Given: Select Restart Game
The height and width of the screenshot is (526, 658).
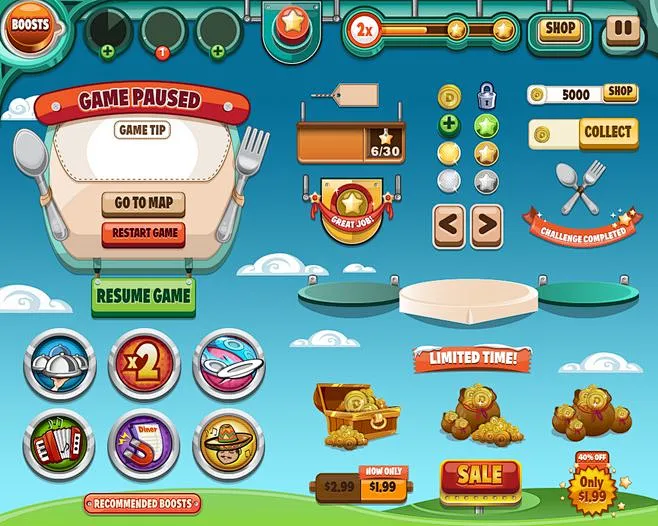Looking at the screenshot, I should tap(143, 233).
